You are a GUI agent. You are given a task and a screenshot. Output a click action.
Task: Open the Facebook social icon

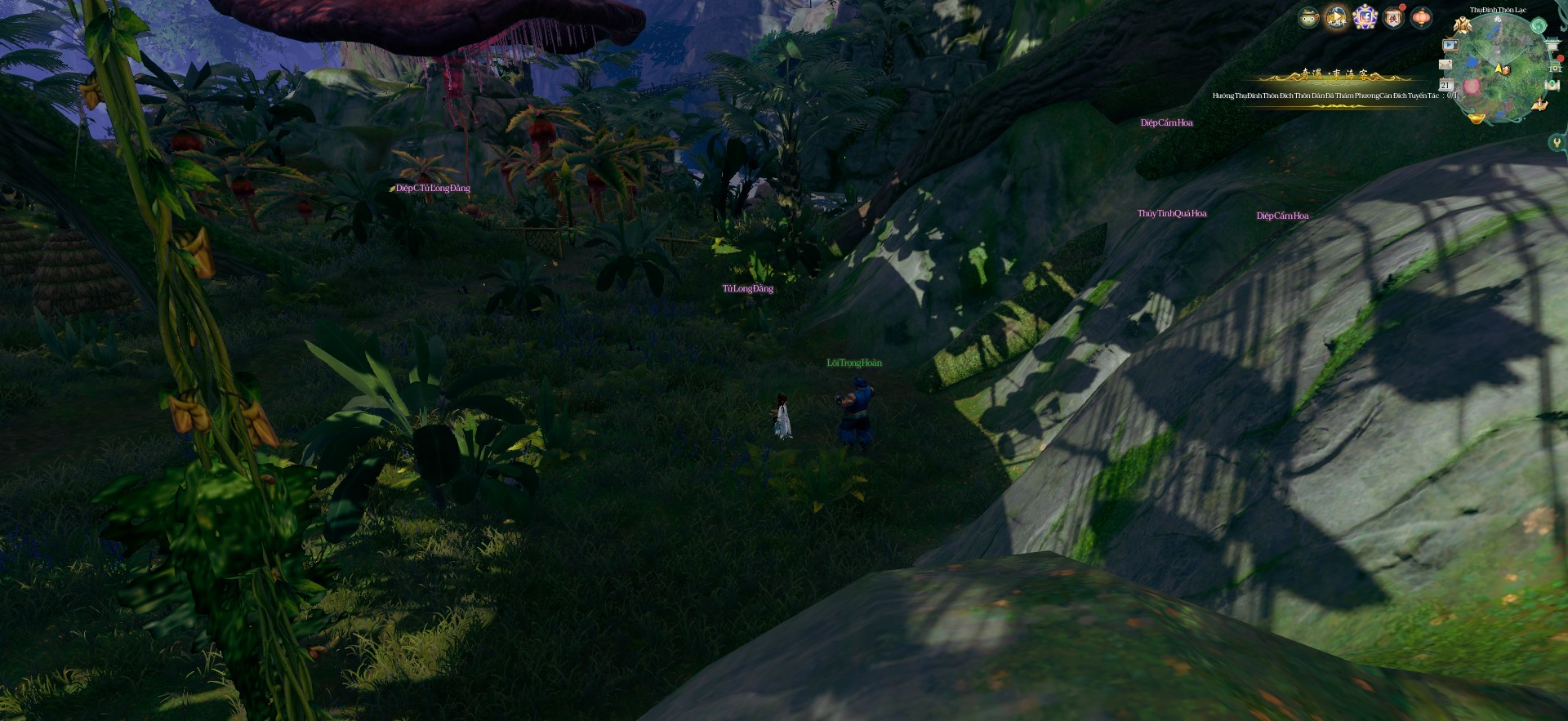pos(1365,17)
